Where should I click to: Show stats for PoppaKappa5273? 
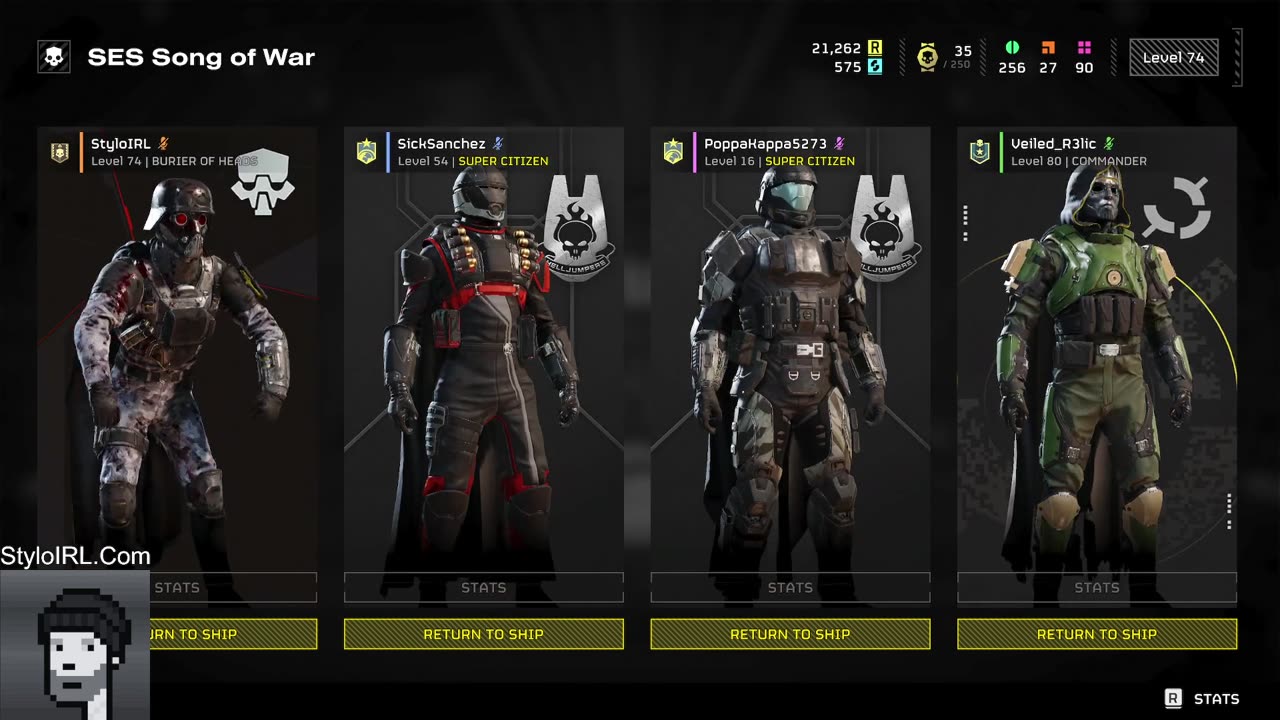point(790,588)
